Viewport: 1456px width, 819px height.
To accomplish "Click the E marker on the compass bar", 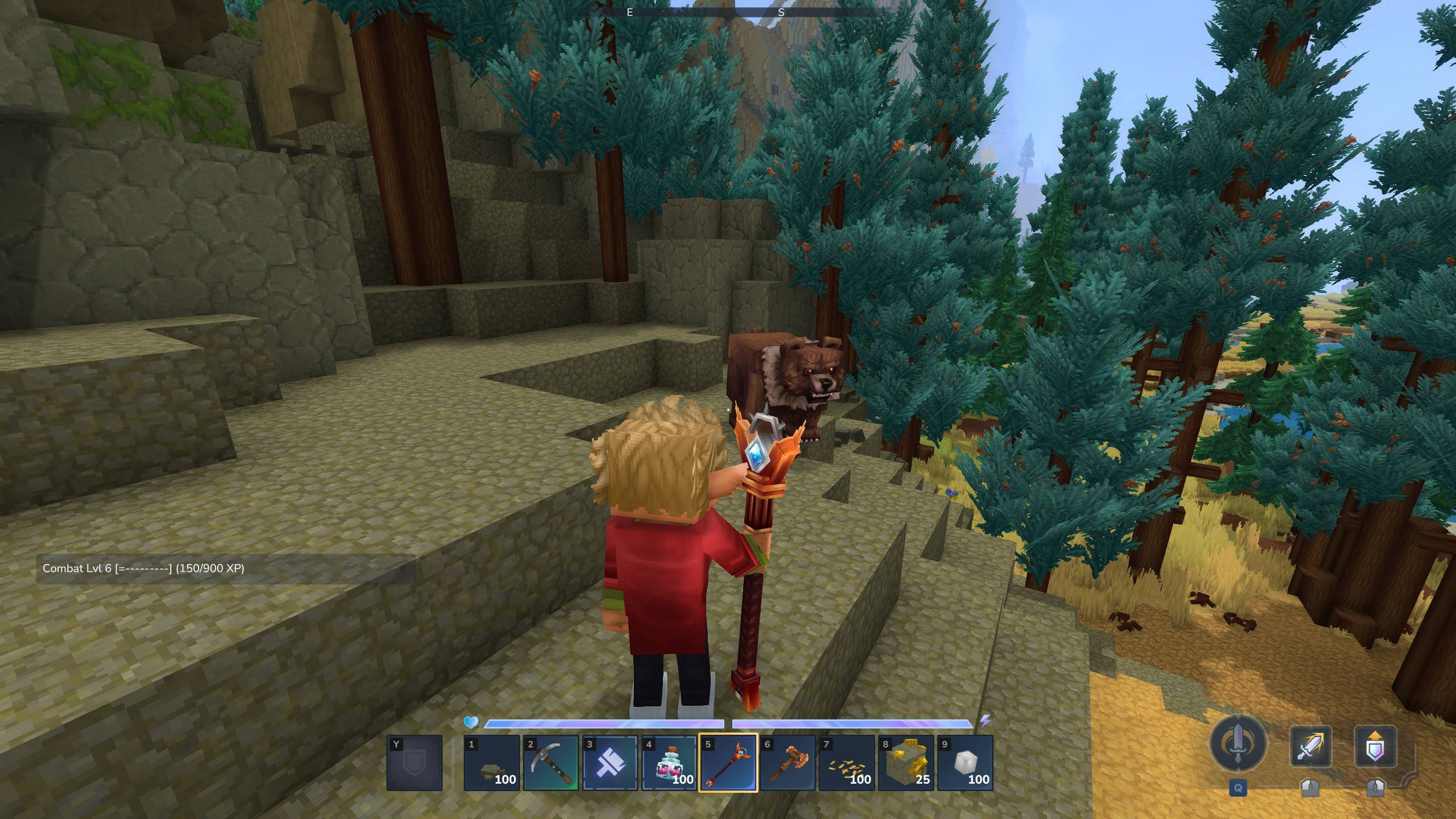I will (629, 13).
